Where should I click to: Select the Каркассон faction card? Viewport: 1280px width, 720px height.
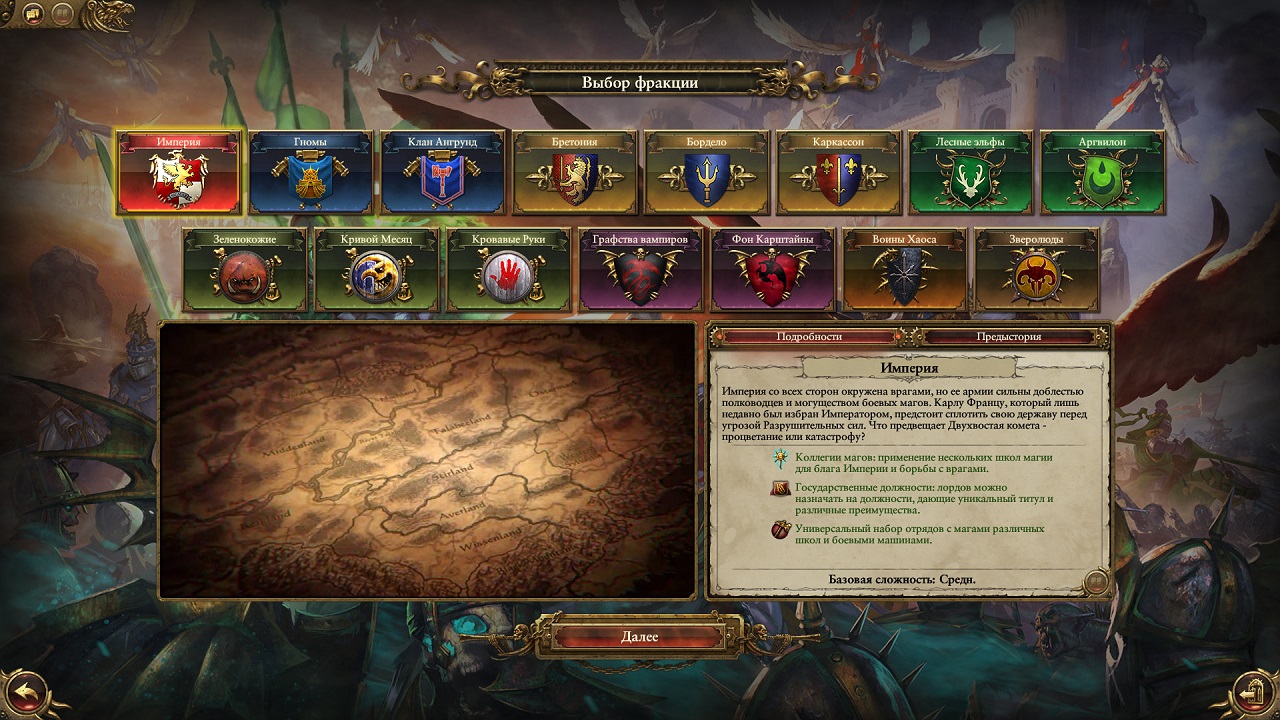(839, 172)
